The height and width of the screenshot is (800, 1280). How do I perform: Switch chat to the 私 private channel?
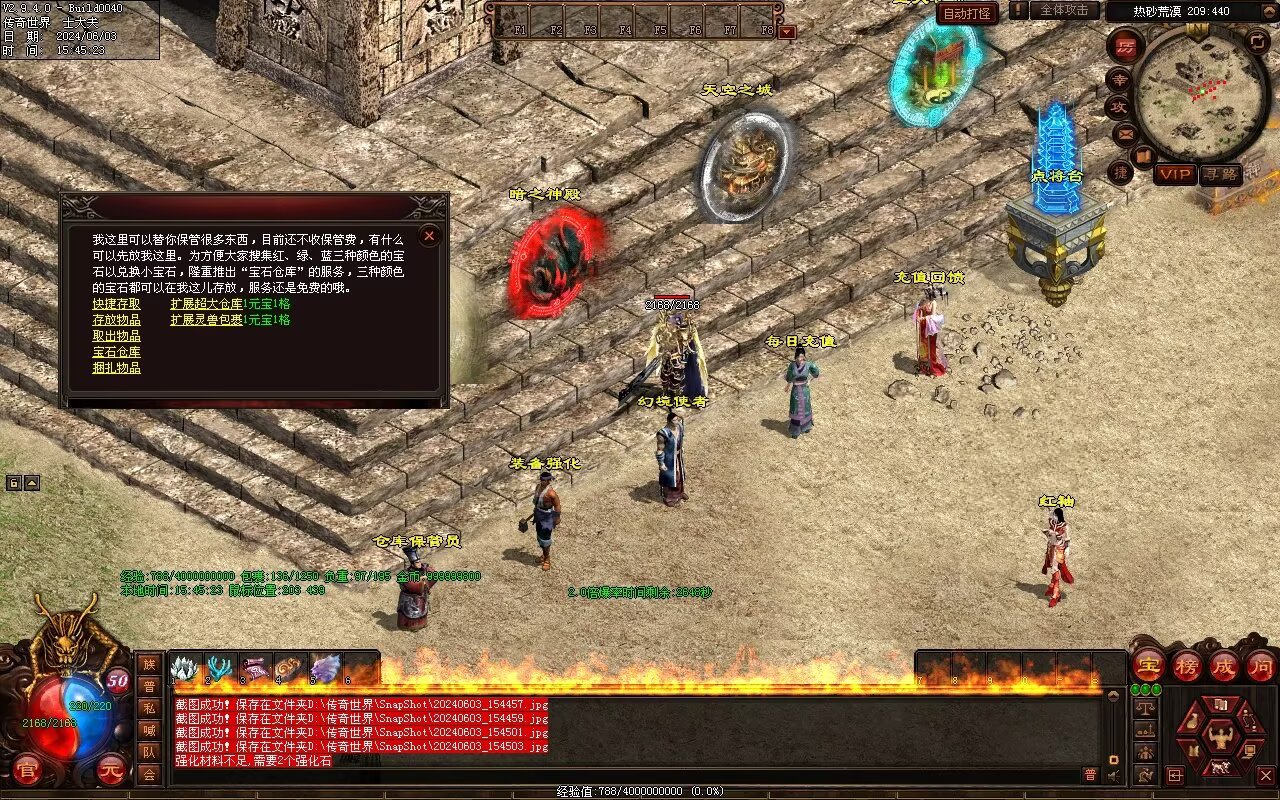pyautogui.click(x=149, y=708)
